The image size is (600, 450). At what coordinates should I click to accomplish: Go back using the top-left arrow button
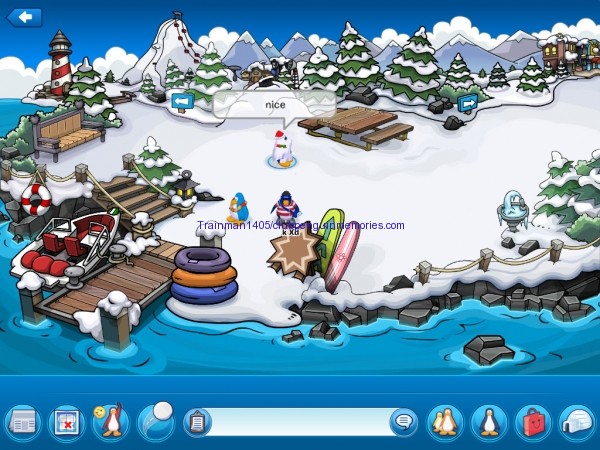(24, 17)
